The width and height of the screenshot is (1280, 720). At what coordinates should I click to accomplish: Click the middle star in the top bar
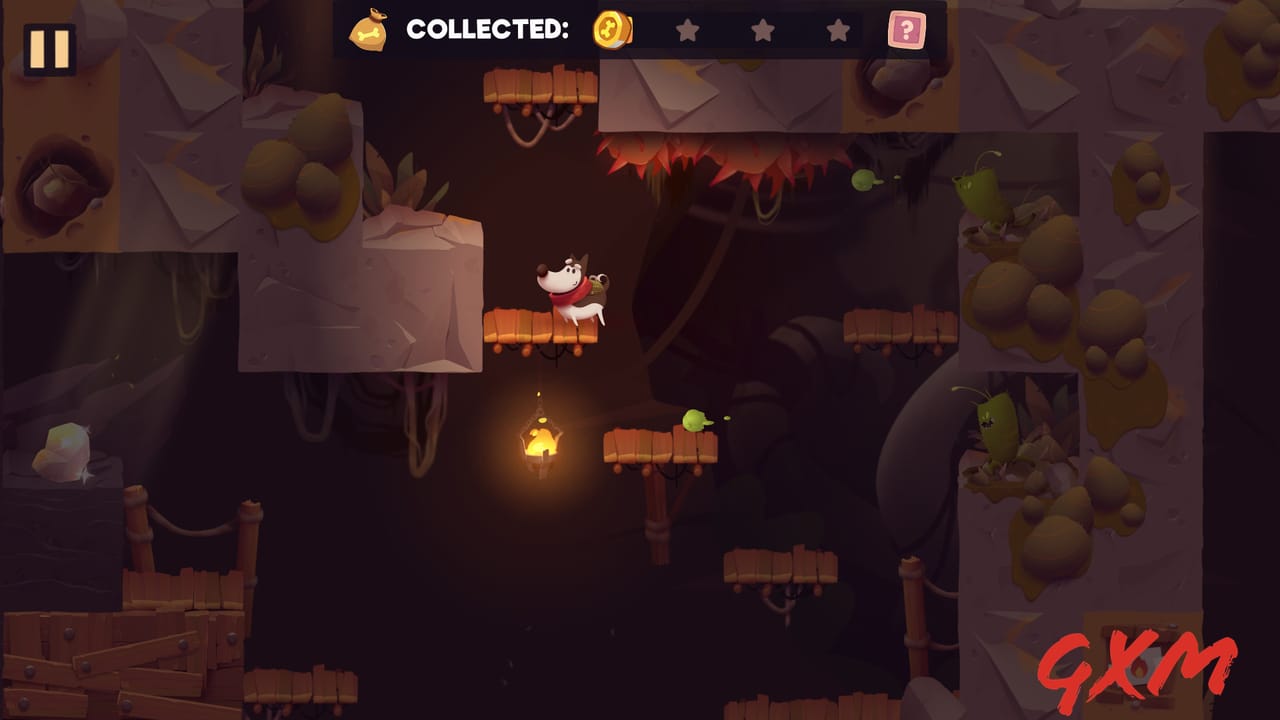point(762,31)
